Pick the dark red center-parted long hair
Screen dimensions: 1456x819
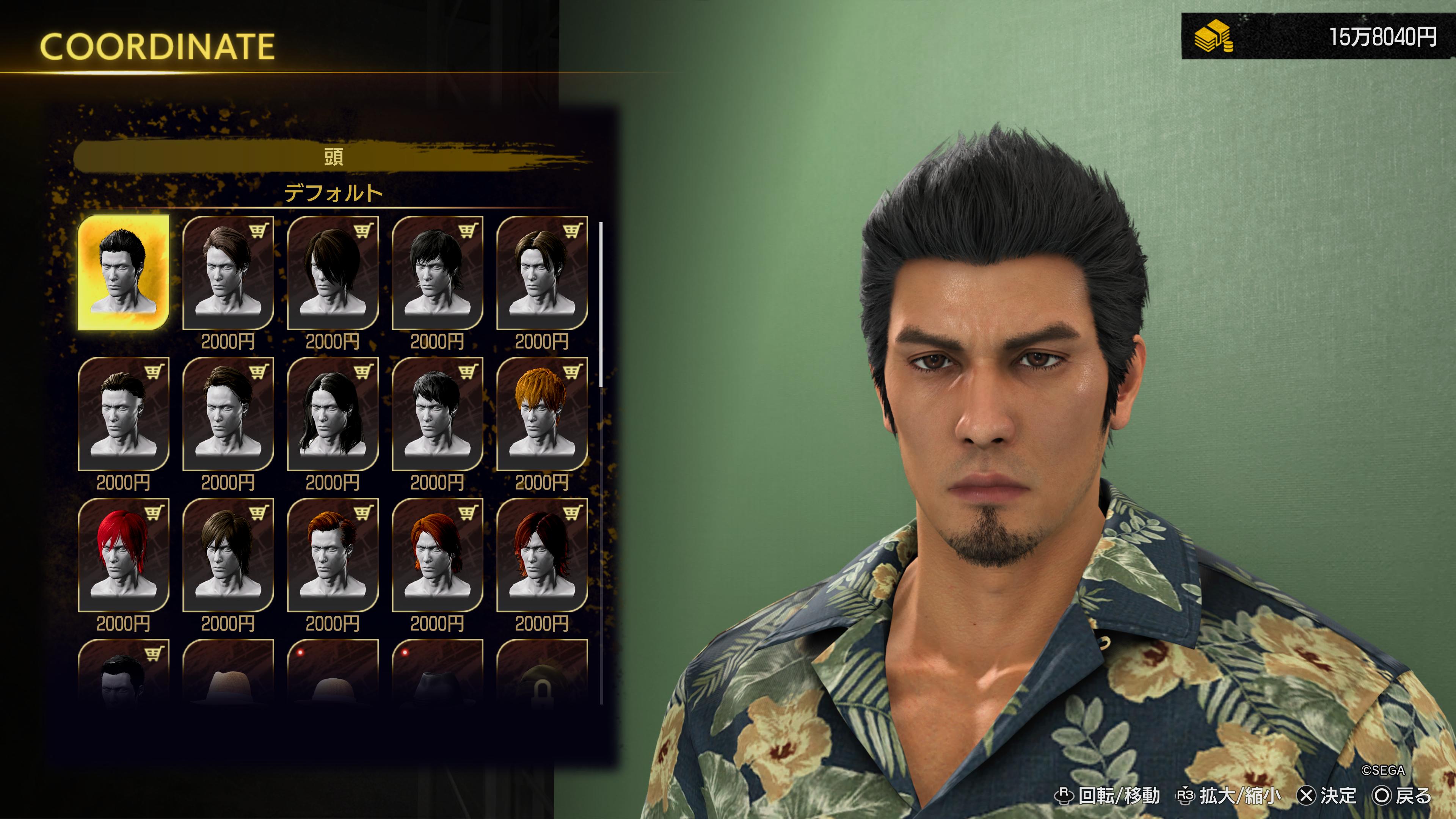coord(541,555)
